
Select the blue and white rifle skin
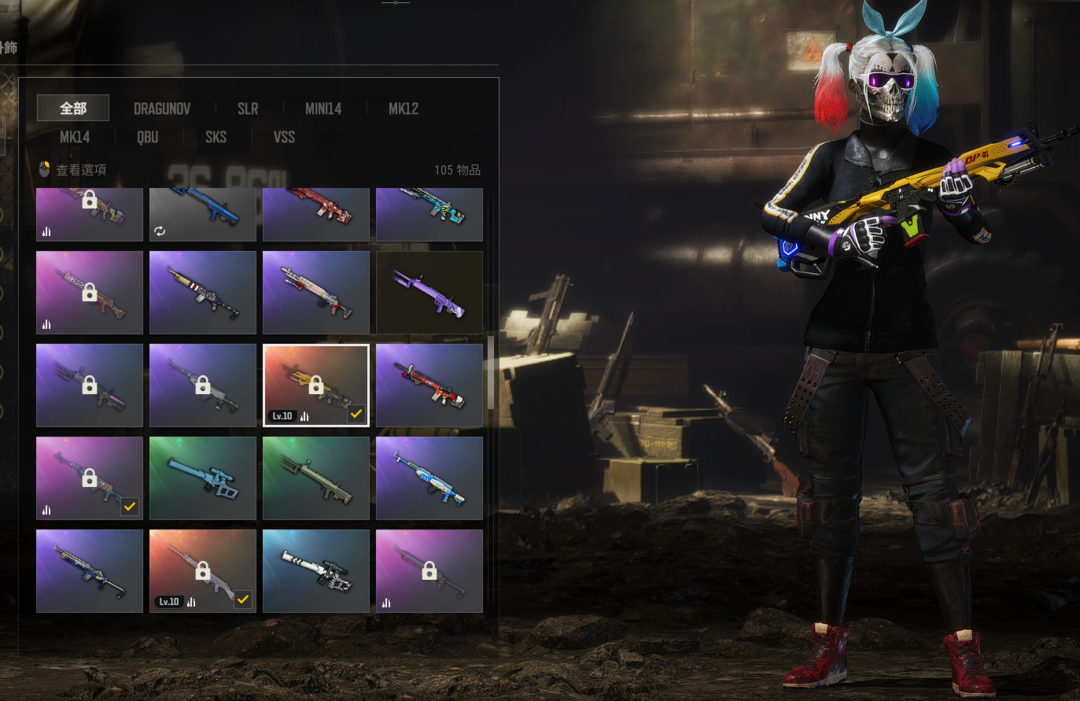coord(429,478)
